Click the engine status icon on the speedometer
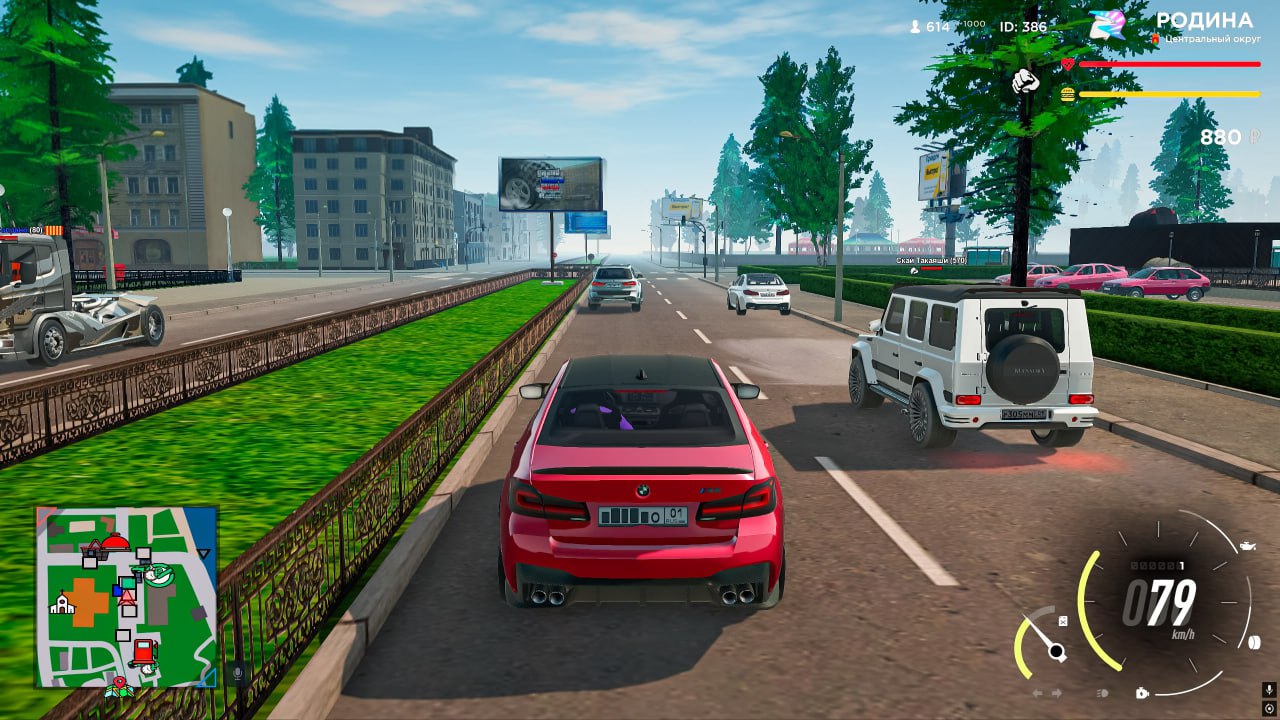This screenshot has height=720, width=1280. pos(1142,692)
